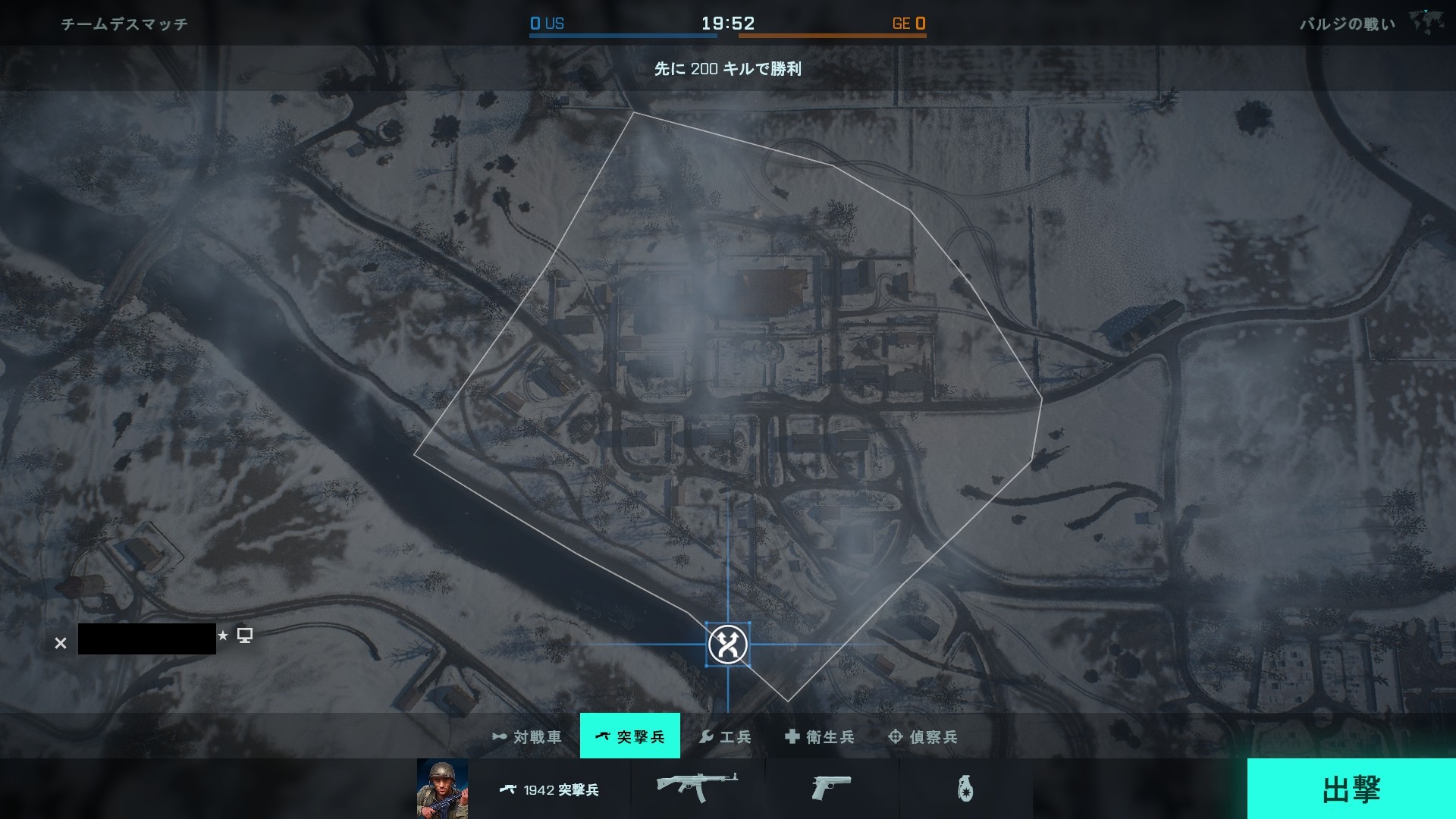Switch to the 対戦車 class tab
Image resolution: width=1456 pixels, height=819 pixels.
click(x=528, y=736)
